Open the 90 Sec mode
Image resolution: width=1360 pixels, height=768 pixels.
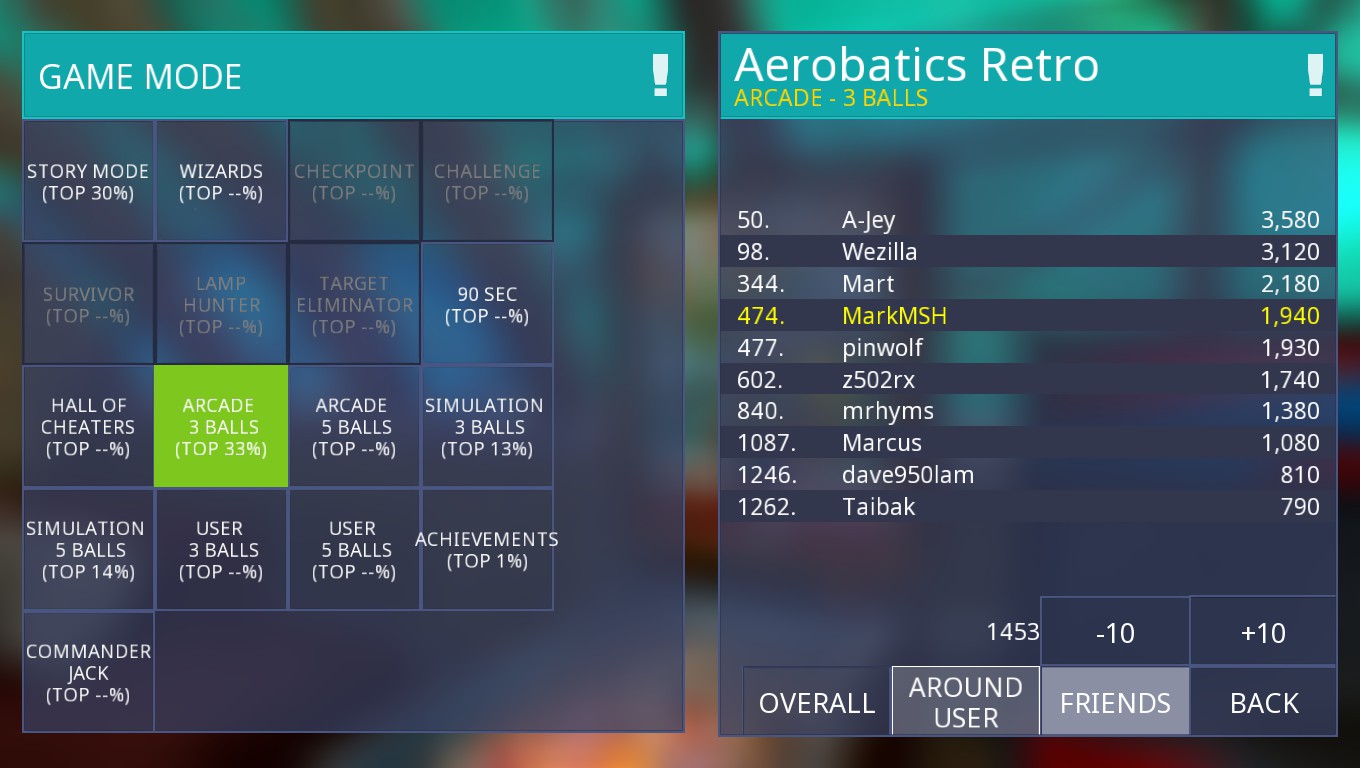[x=487, y=304]
